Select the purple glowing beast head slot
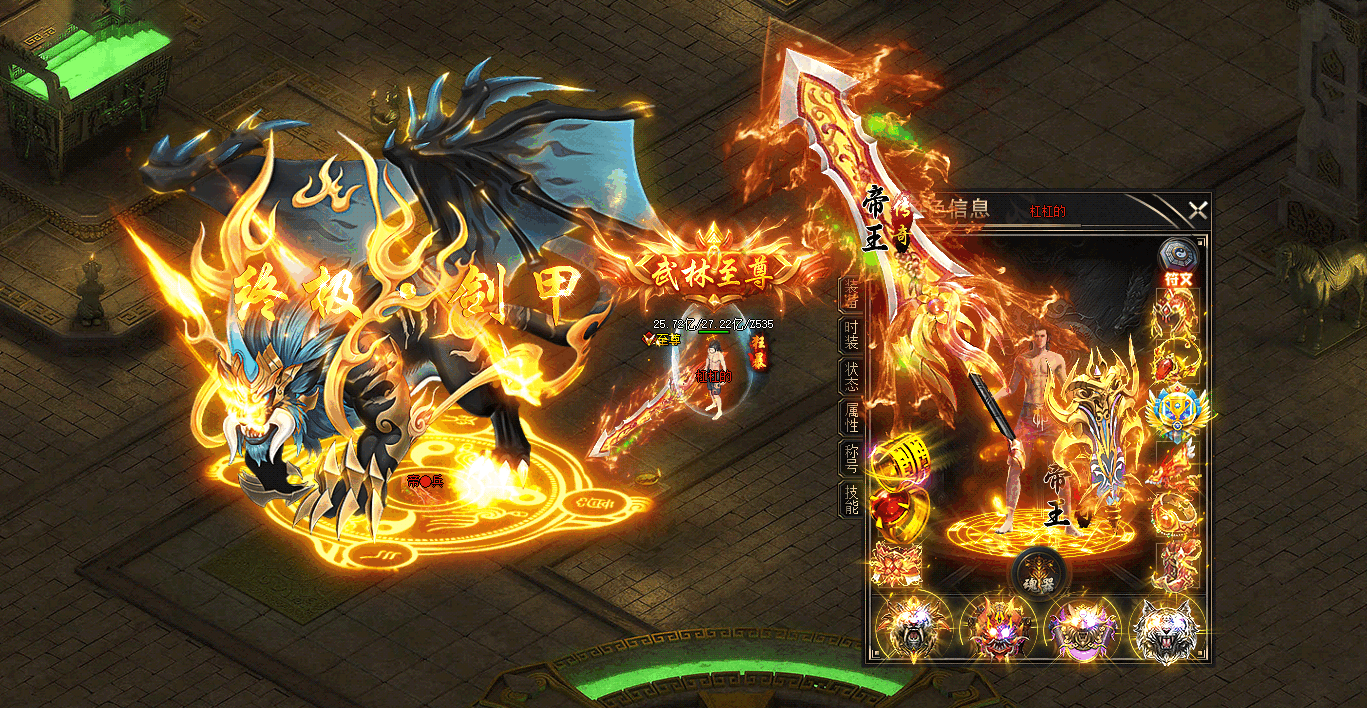1367x708 pixels. [x=1083, y=628]
